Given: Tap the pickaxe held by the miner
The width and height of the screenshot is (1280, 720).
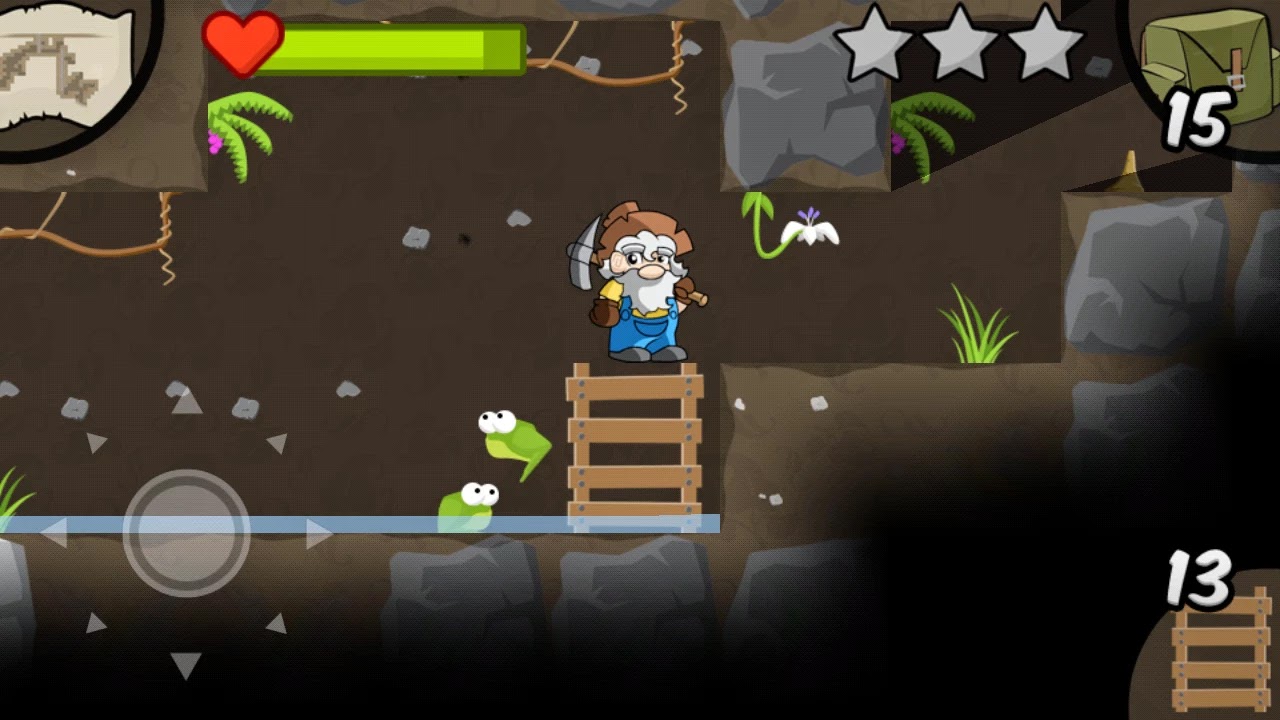Looking at the screenshot, I should tap(583, 250).
